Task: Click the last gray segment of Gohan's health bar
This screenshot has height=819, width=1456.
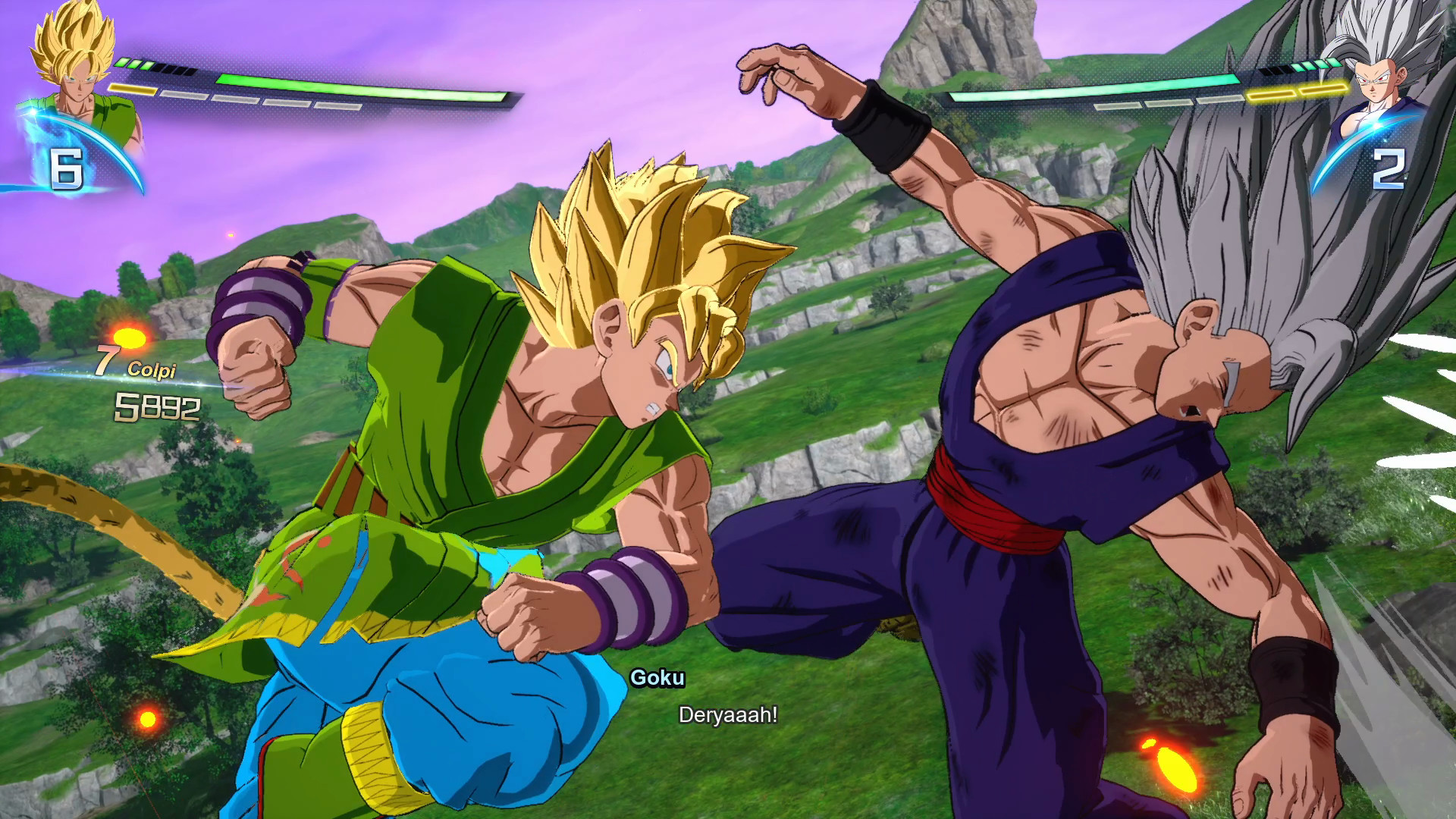Action: pos(1213,99)
